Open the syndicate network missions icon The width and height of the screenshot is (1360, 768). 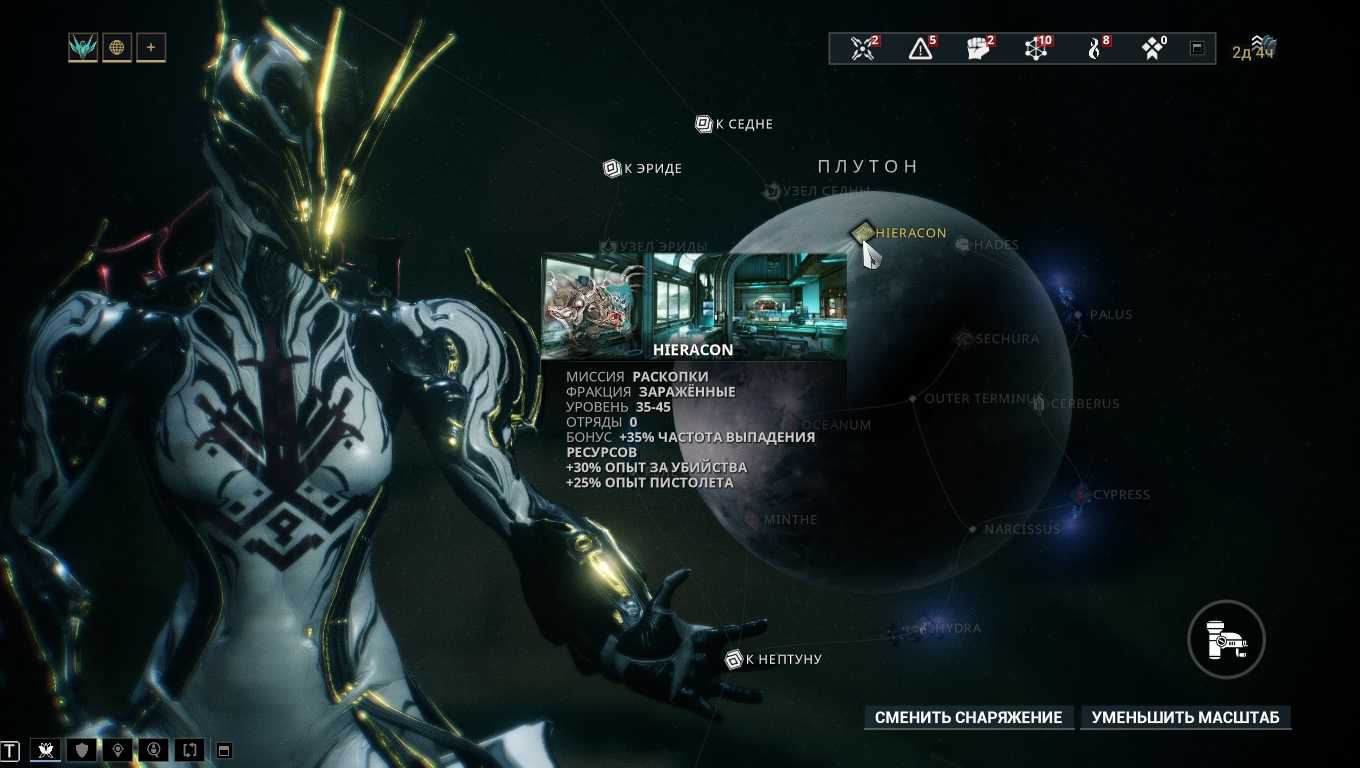click(1036, 48)
